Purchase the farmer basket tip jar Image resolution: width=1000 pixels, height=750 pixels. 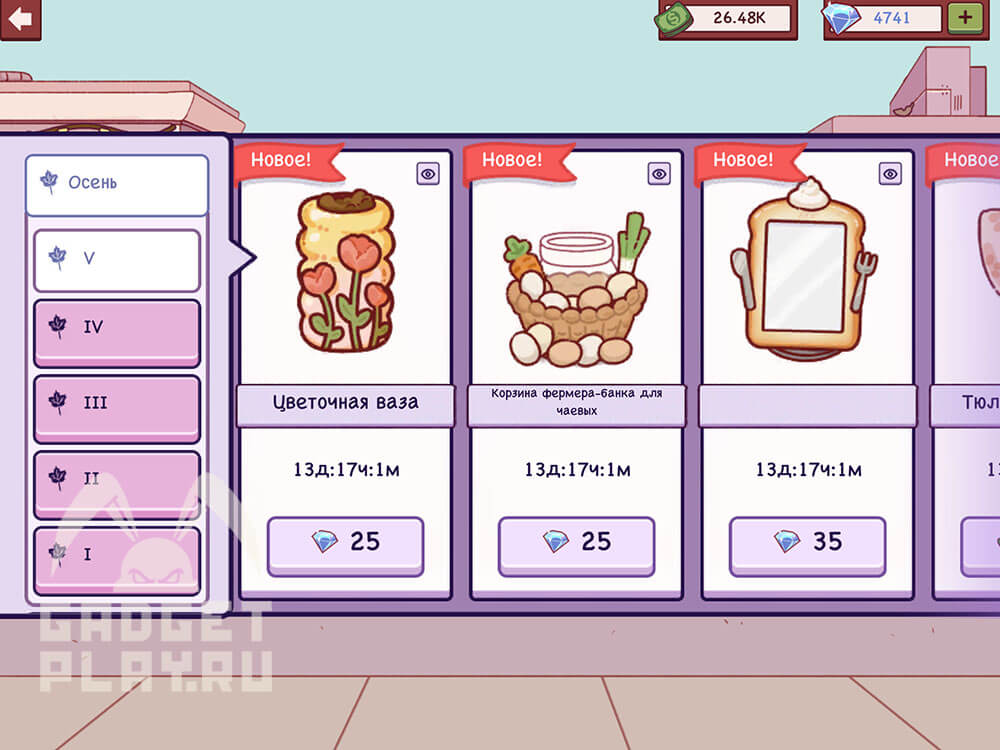[576, 544]
